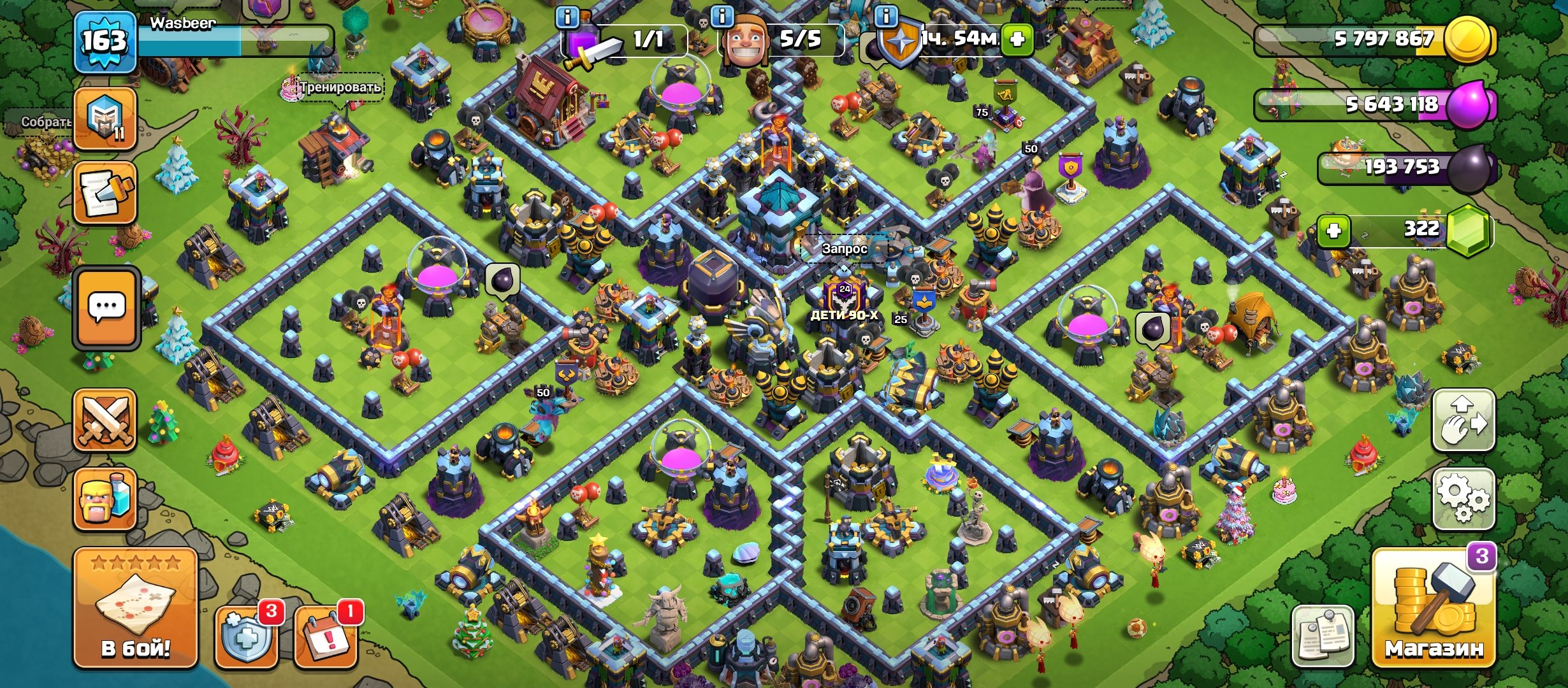Open the helmet league icon numbered 11
The width and height of the screenshot is (1568, 688).
click(105, 119)
